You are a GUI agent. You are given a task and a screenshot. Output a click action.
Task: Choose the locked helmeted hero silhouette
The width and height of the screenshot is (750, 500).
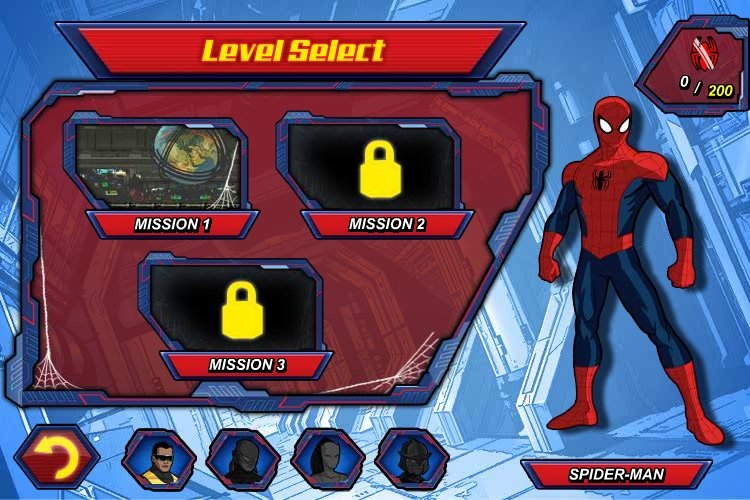(x=412, y=459)
